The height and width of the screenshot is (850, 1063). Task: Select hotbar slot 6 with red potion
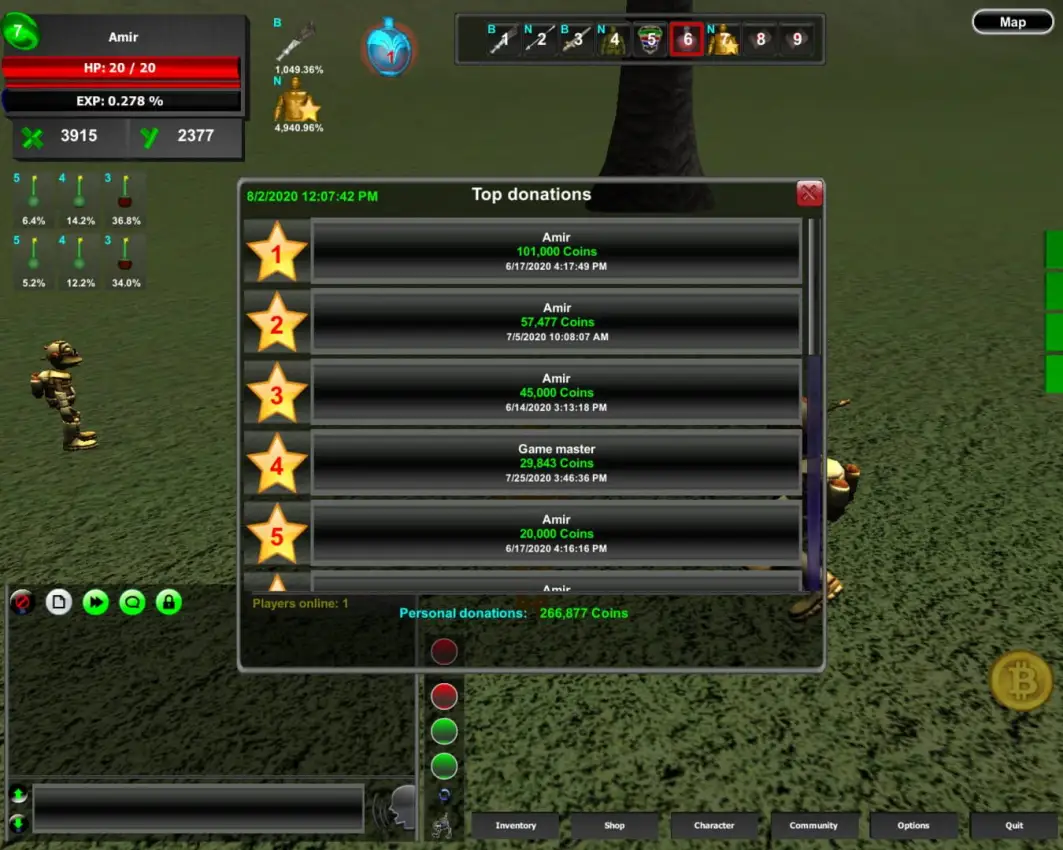tap(686, 40)
